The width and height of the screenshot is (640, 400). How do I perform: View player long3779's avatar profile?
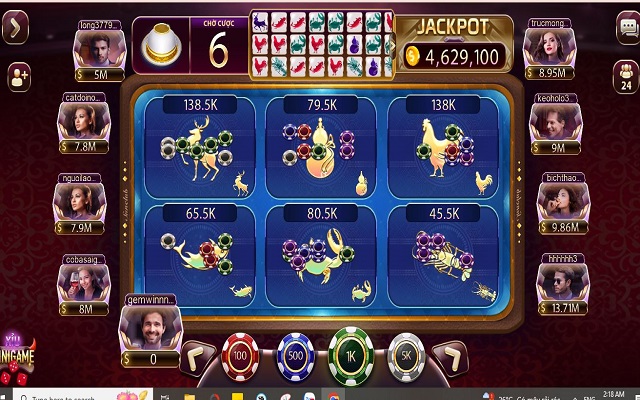(x=101, y=46)
